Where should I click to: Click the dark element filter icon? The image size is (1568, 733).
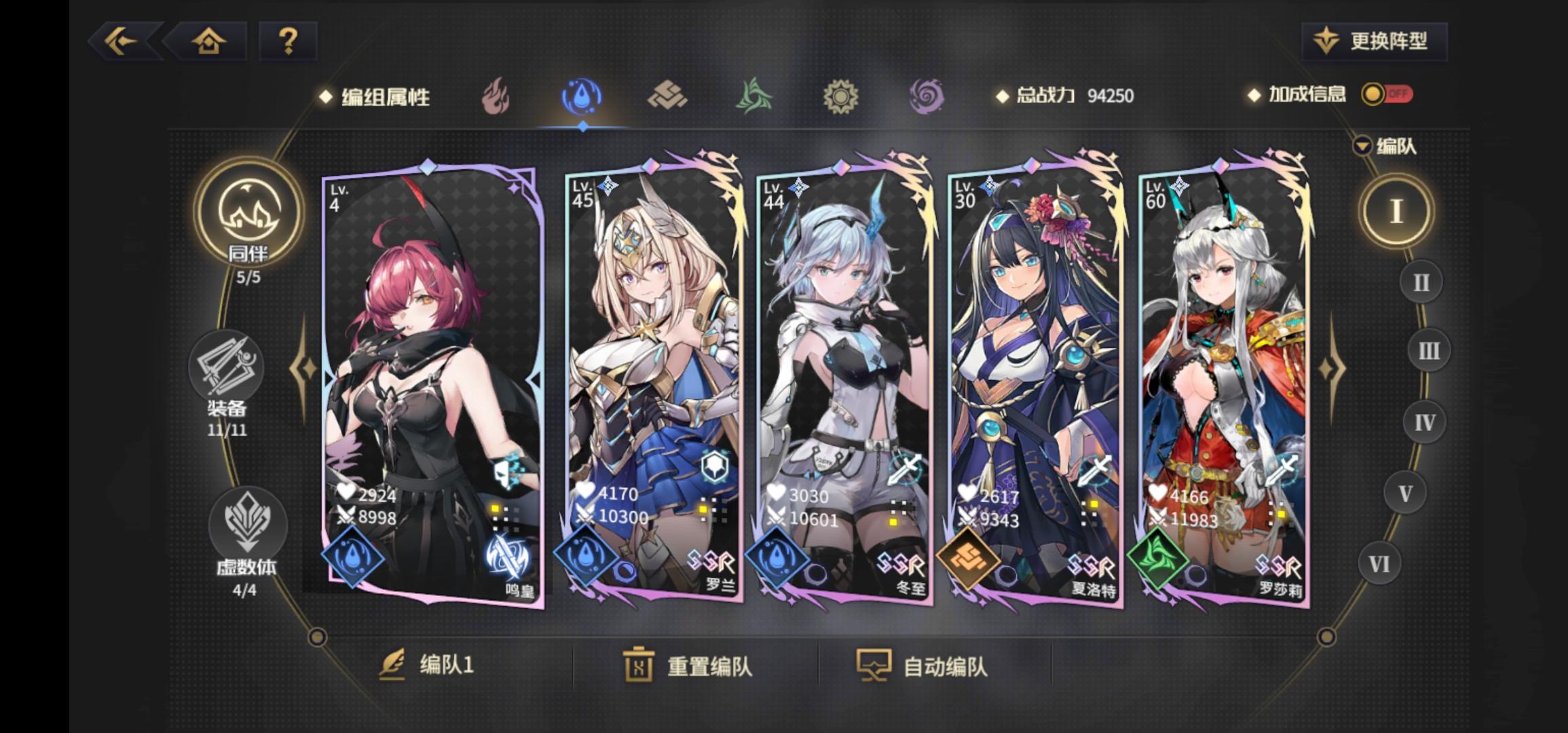tap(927, 95)
